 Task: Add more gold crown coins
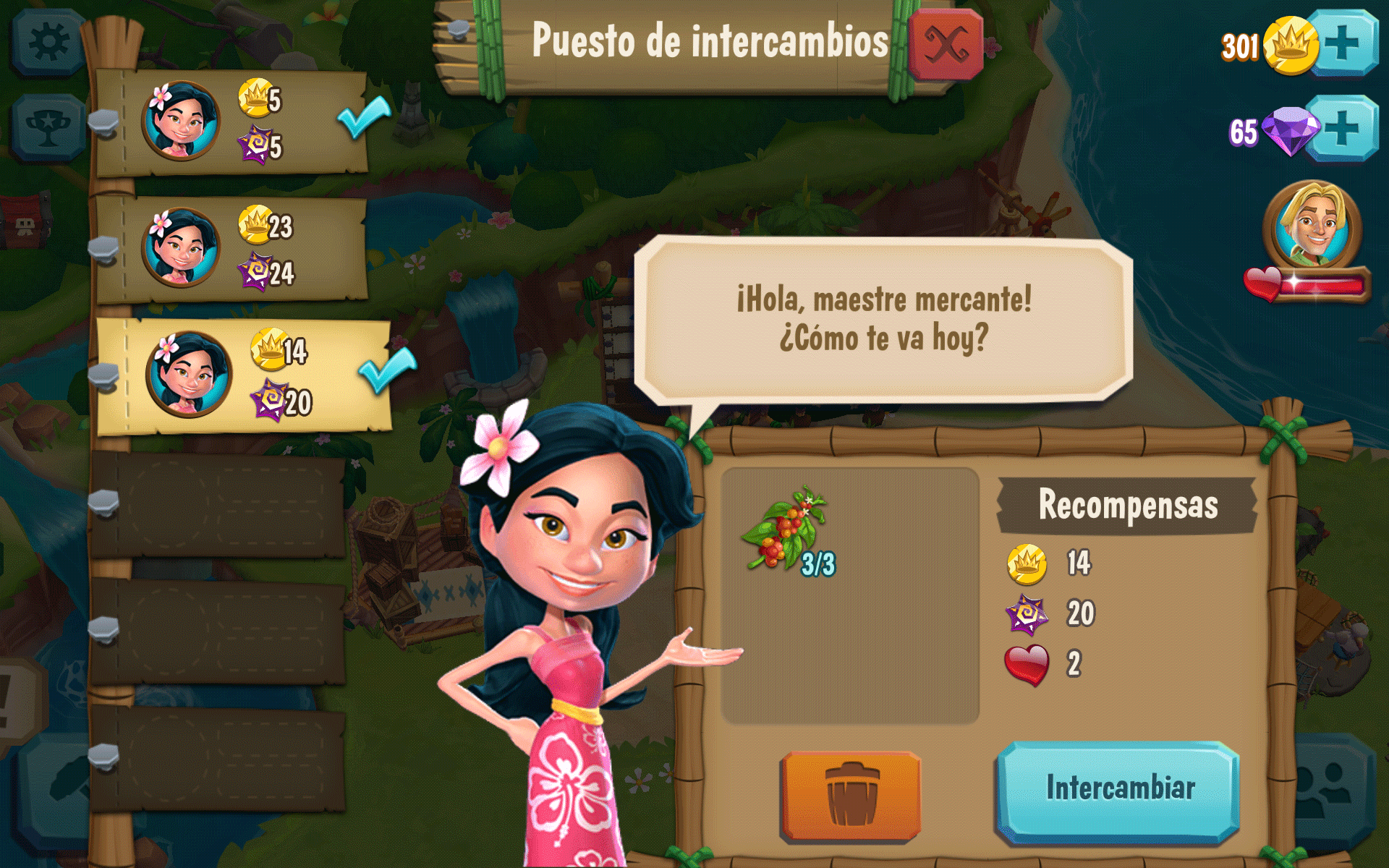click(x=1343, y=43)
